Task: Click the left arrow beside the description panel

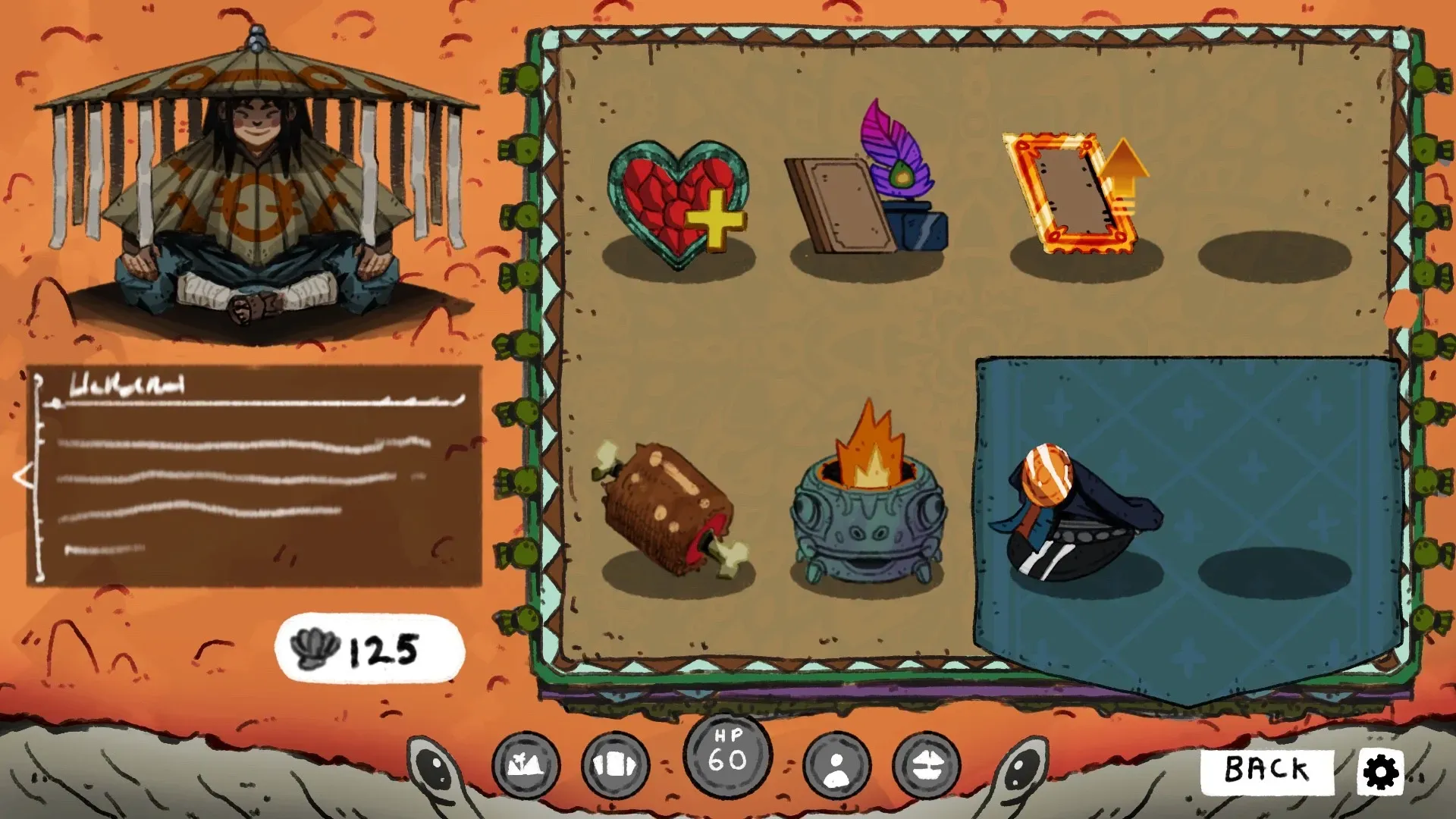Action: [24, 476]
